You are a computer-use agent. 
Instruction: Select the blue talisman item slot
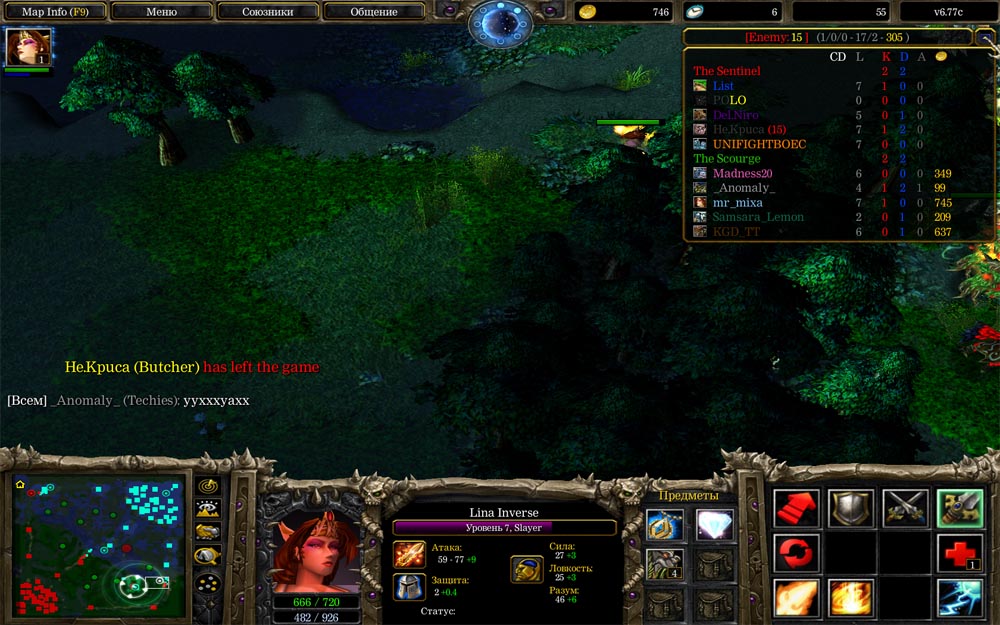[x=664, y=524]
